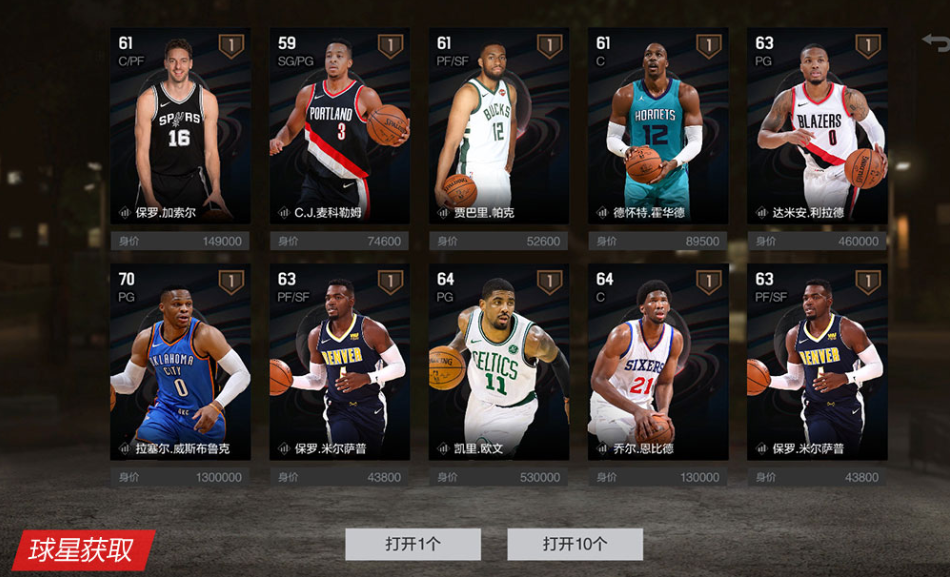Open one pack with 打开1个

click(413, 544)
